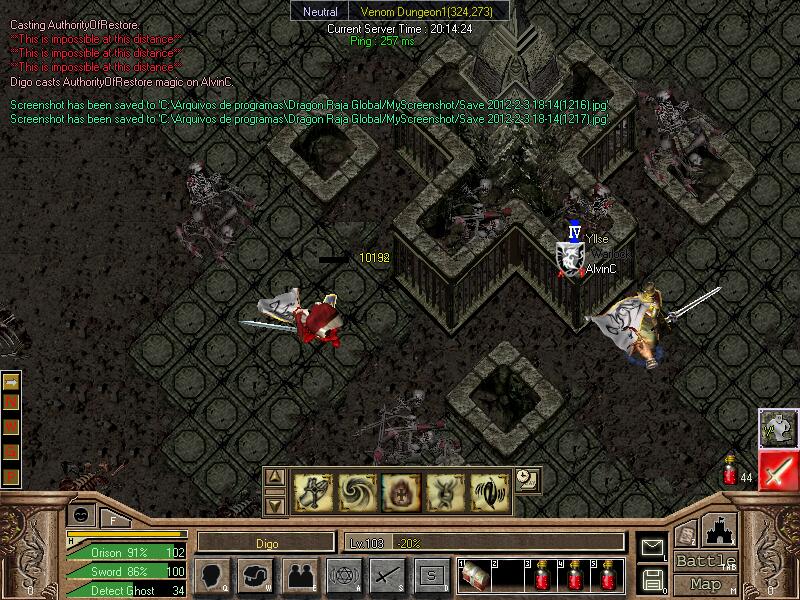The image size is (800, 600).
Task: Open the Map button
Action: point(705,584)
